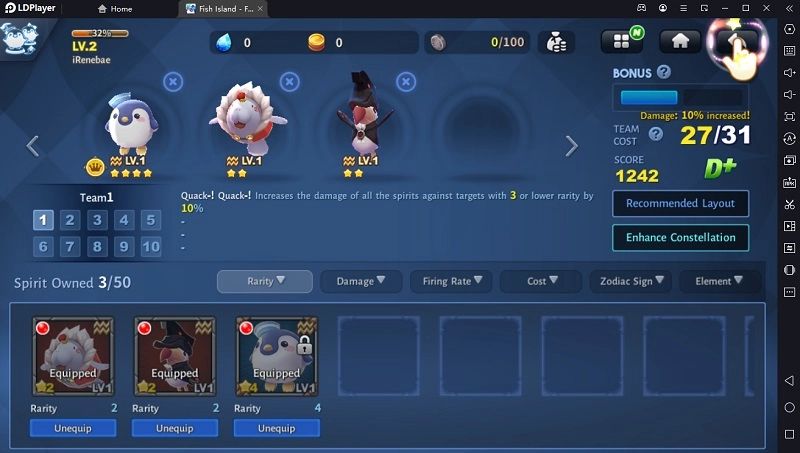Open the home button in top bar
The width and height of the screenshot is (800, 453).
click(x=680, y=41)
